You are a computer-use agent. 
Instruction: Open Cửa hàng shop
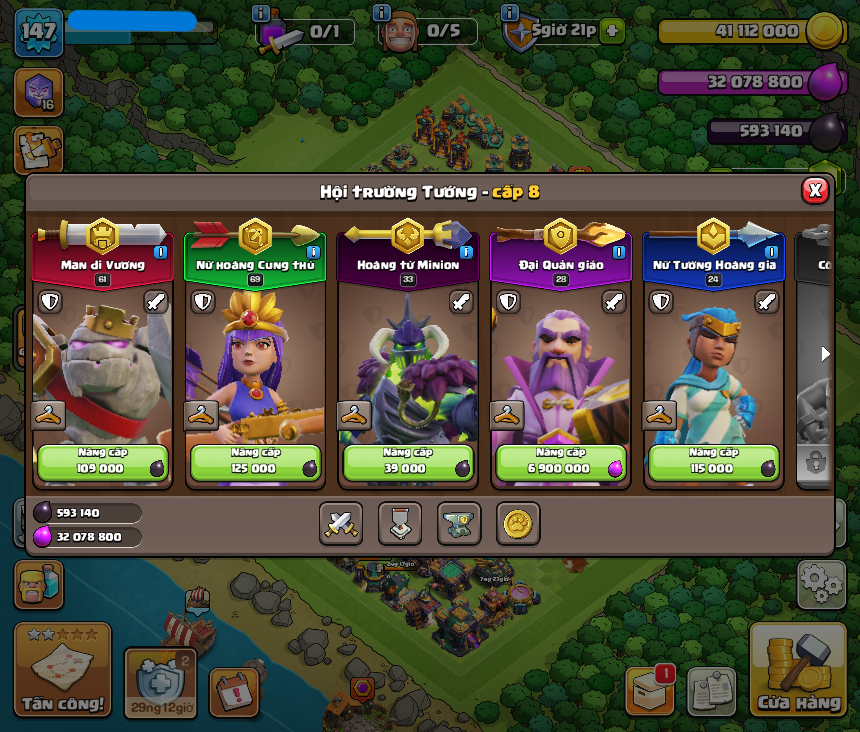[798, 672]
